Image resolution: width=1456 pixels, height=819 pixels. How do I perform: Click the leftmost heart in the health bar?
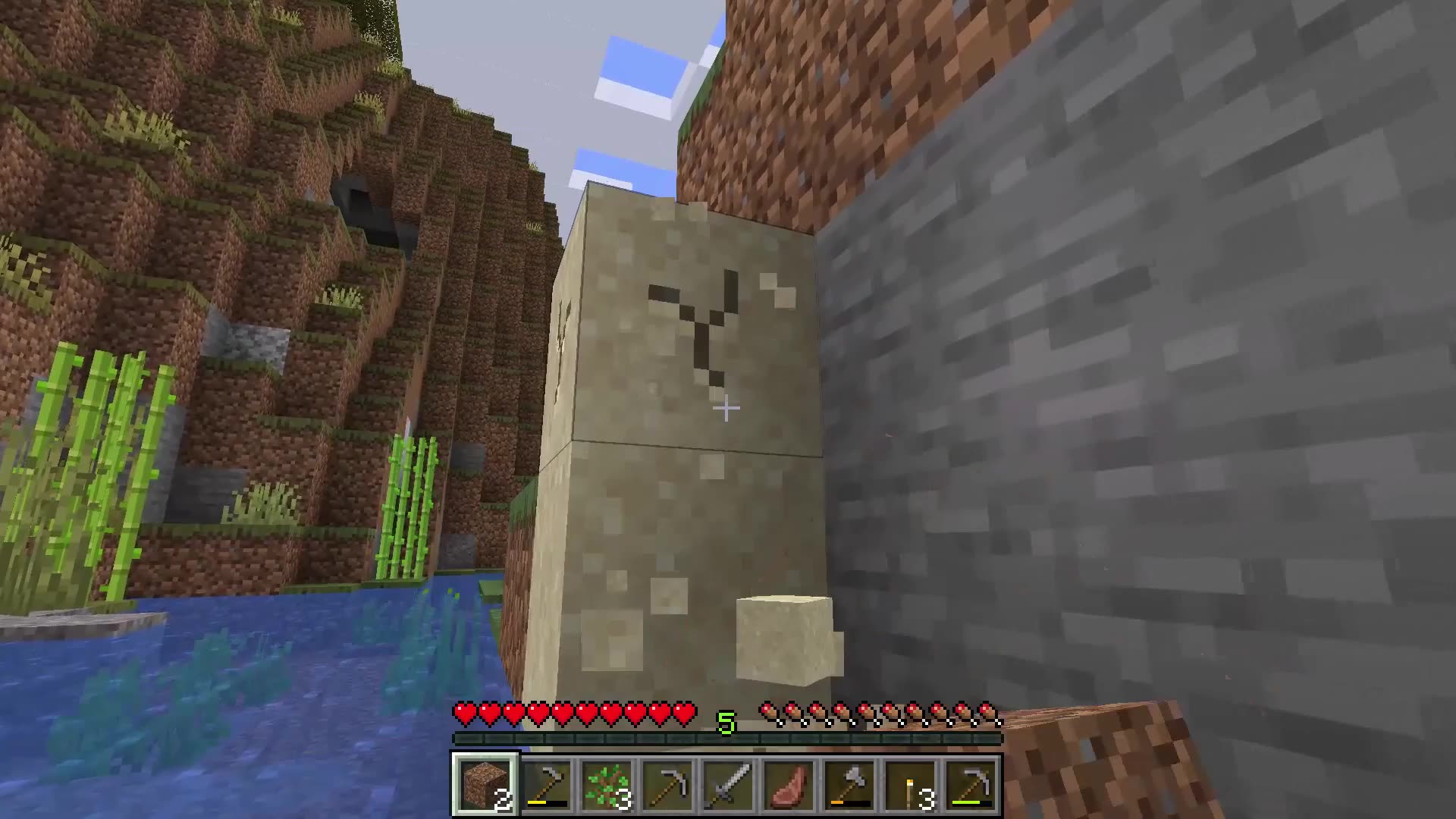coord(463,714)
